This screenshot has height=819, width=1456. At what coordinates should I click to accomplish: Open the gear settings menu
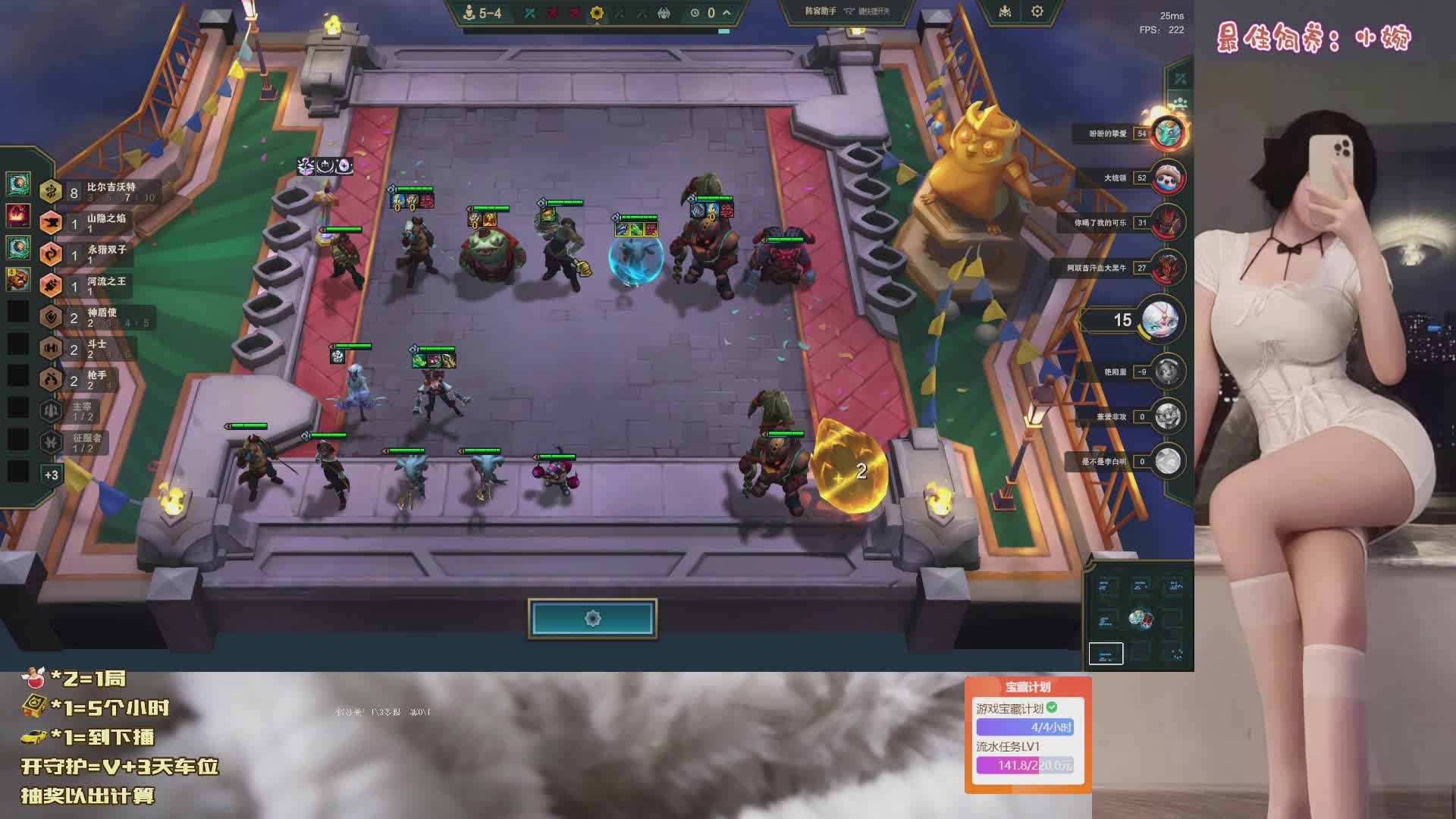point(1037,11)
